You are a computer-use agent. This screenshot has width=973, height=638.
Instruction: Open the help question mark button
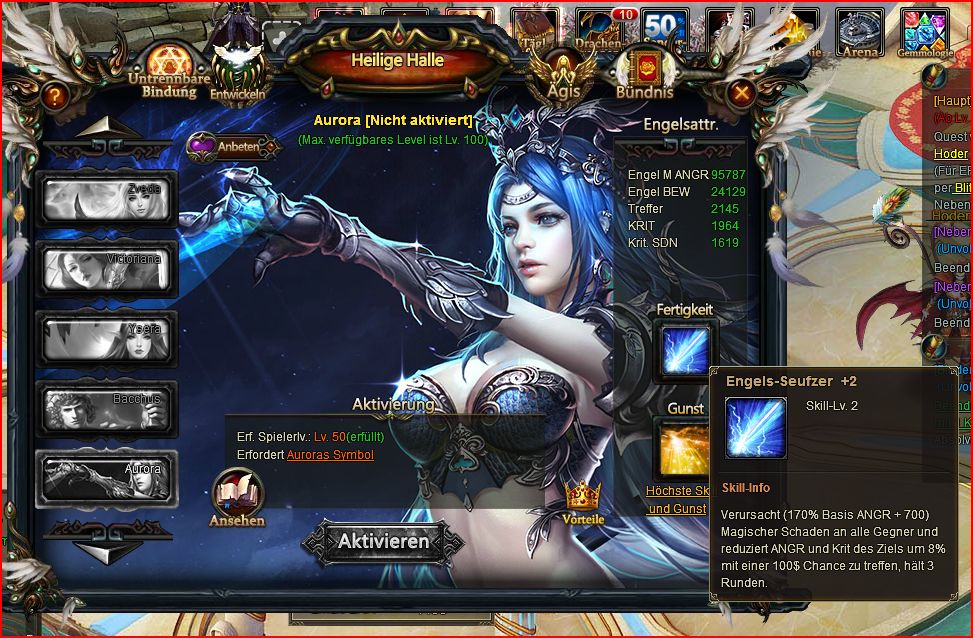coord(56,96)
